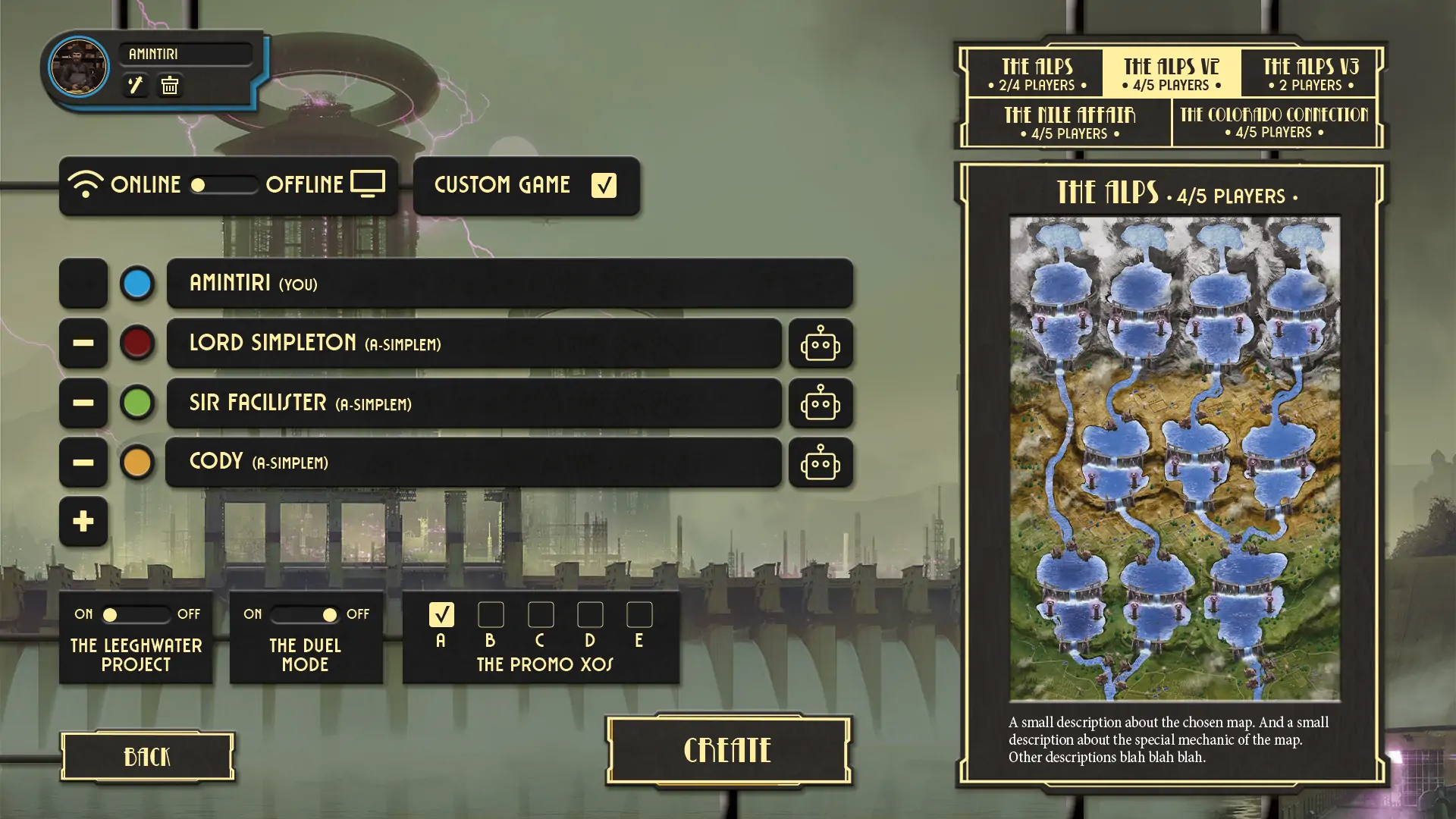
Task: Delete profile using the trash can icon
Action: [x=170, y=85]
